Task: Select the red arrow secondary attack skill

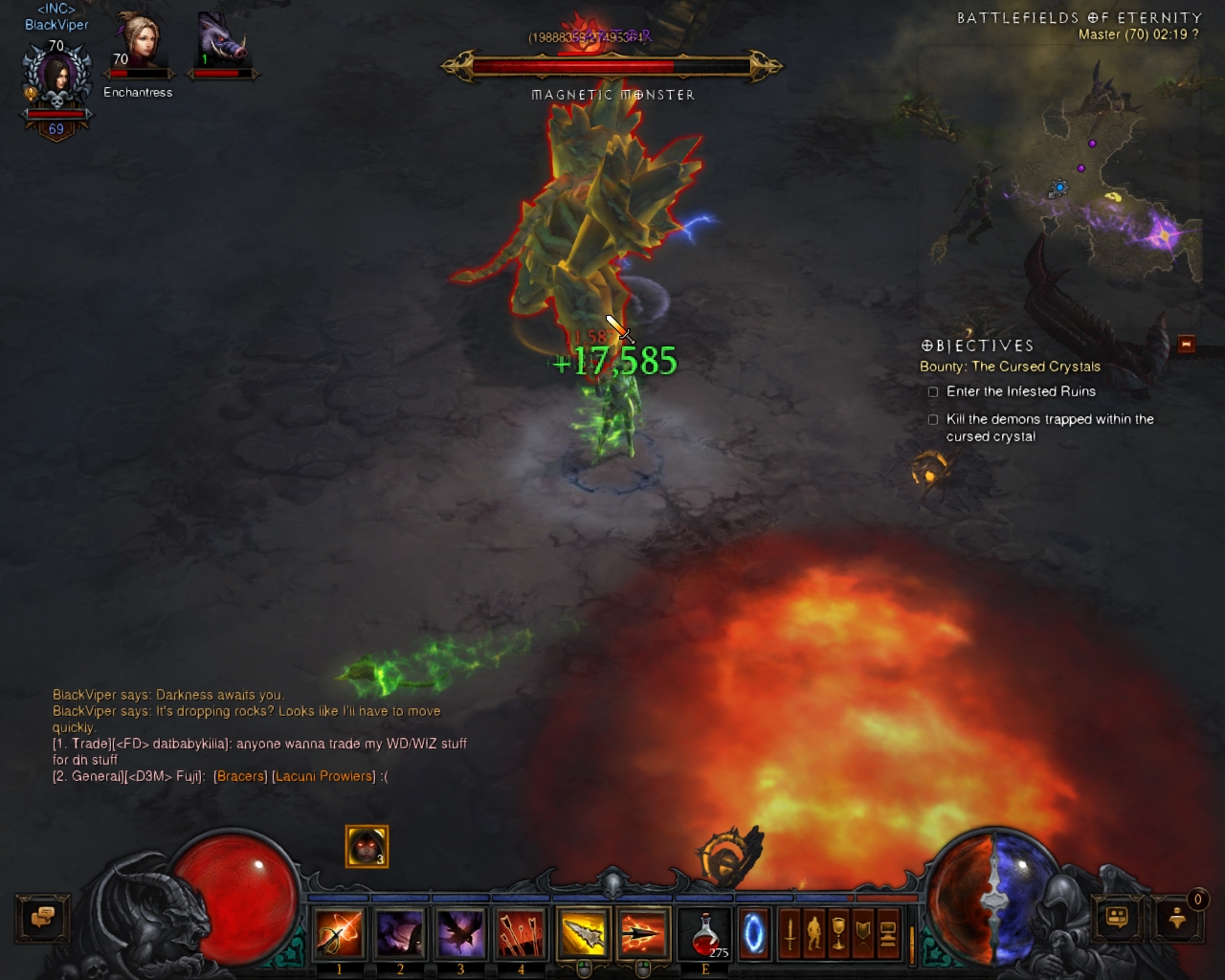Action: pos(643,933)
